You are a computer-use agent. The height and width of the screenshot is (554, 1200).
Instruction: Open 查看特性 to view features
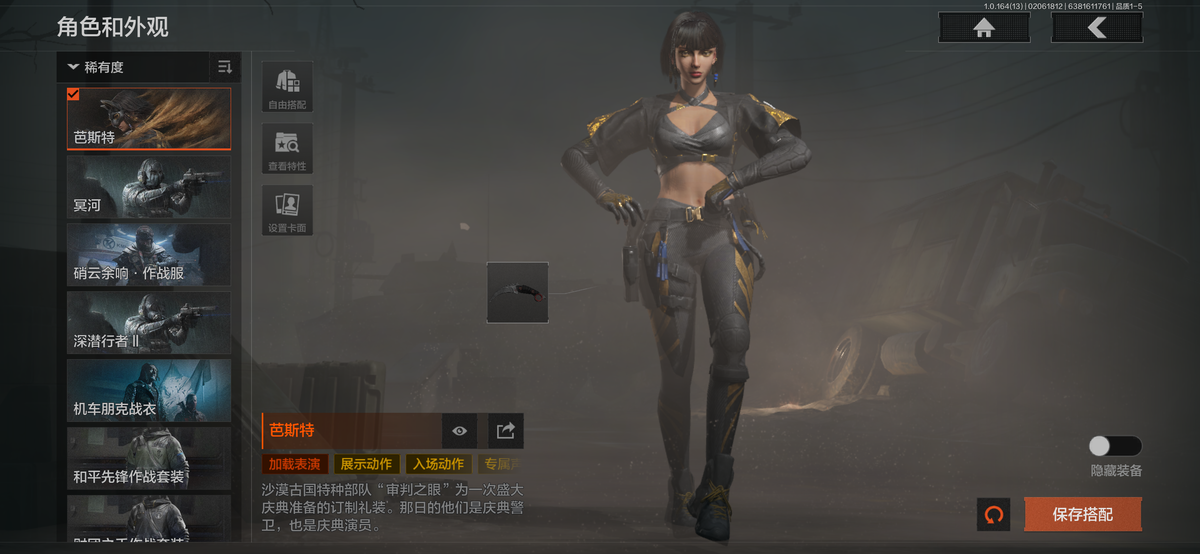[x=287, y=149]
